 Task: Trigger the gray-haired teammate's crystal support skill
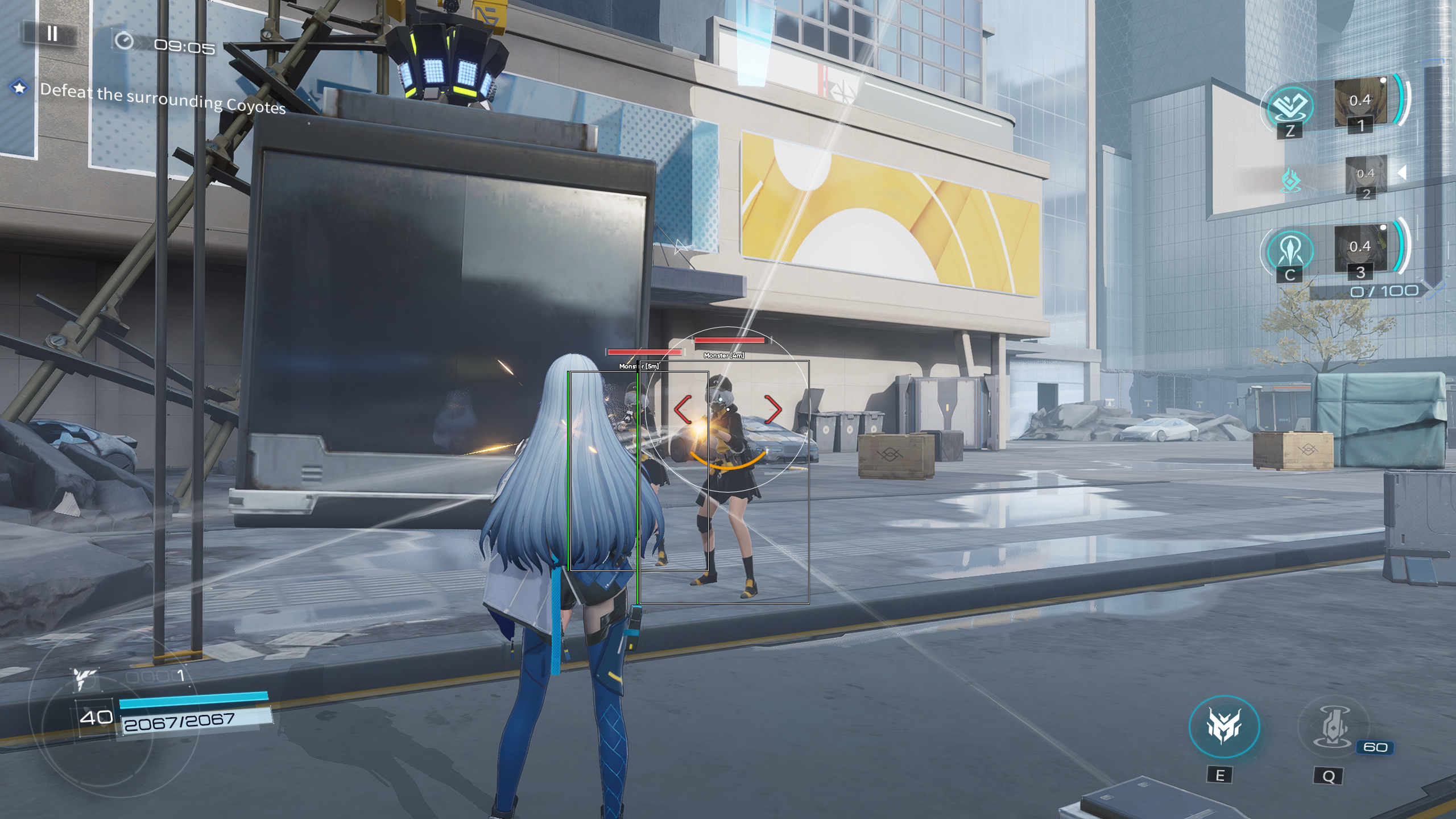tap(1290, 251)
